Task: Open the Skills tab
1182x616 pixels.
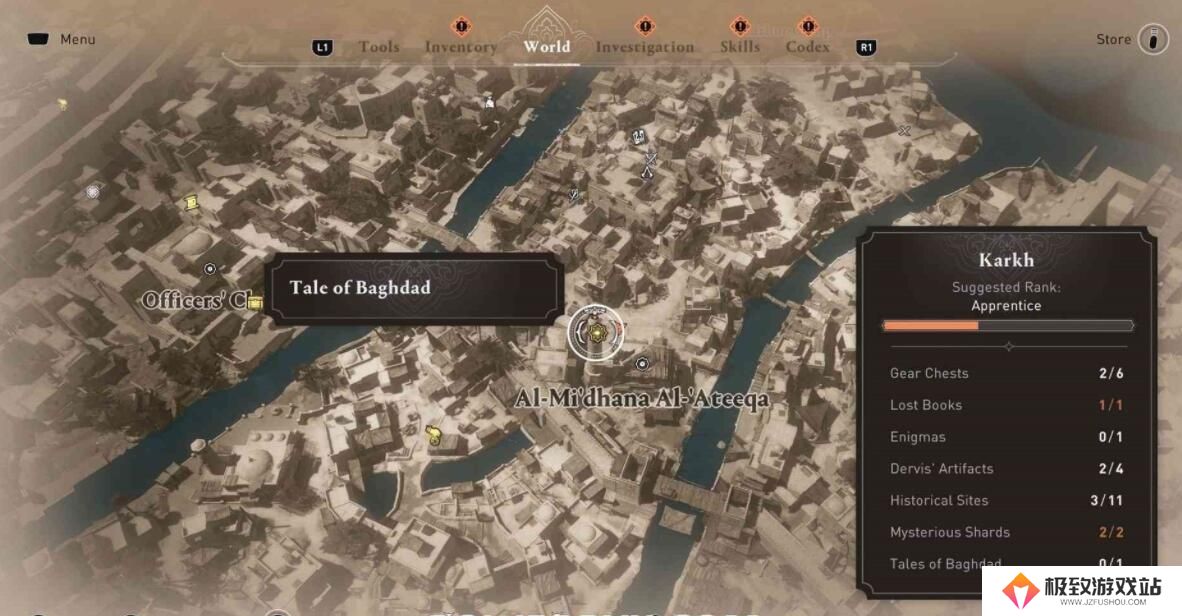Action: (739, 47)
